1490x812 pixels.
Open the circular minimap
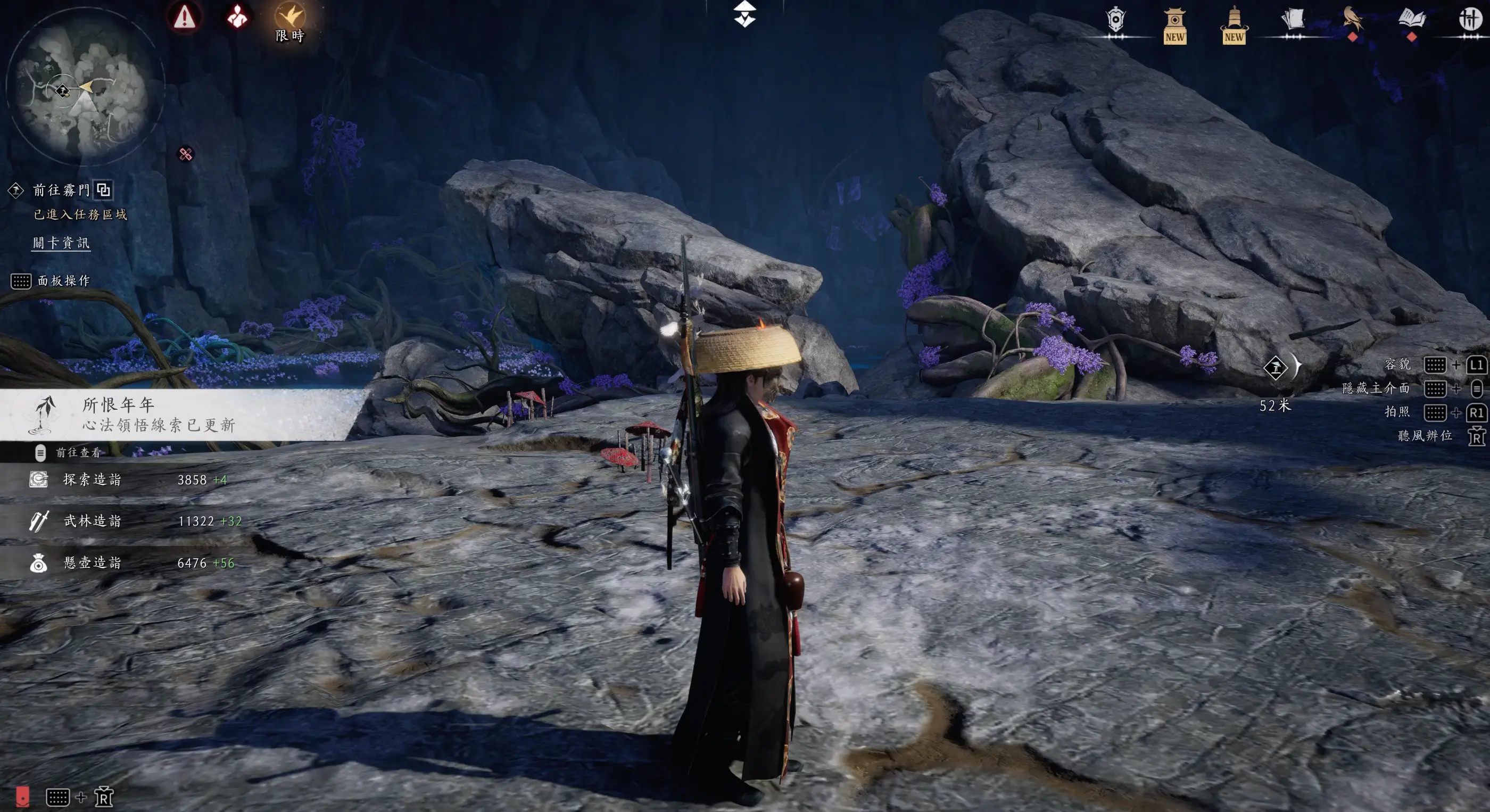pos(85,87)
